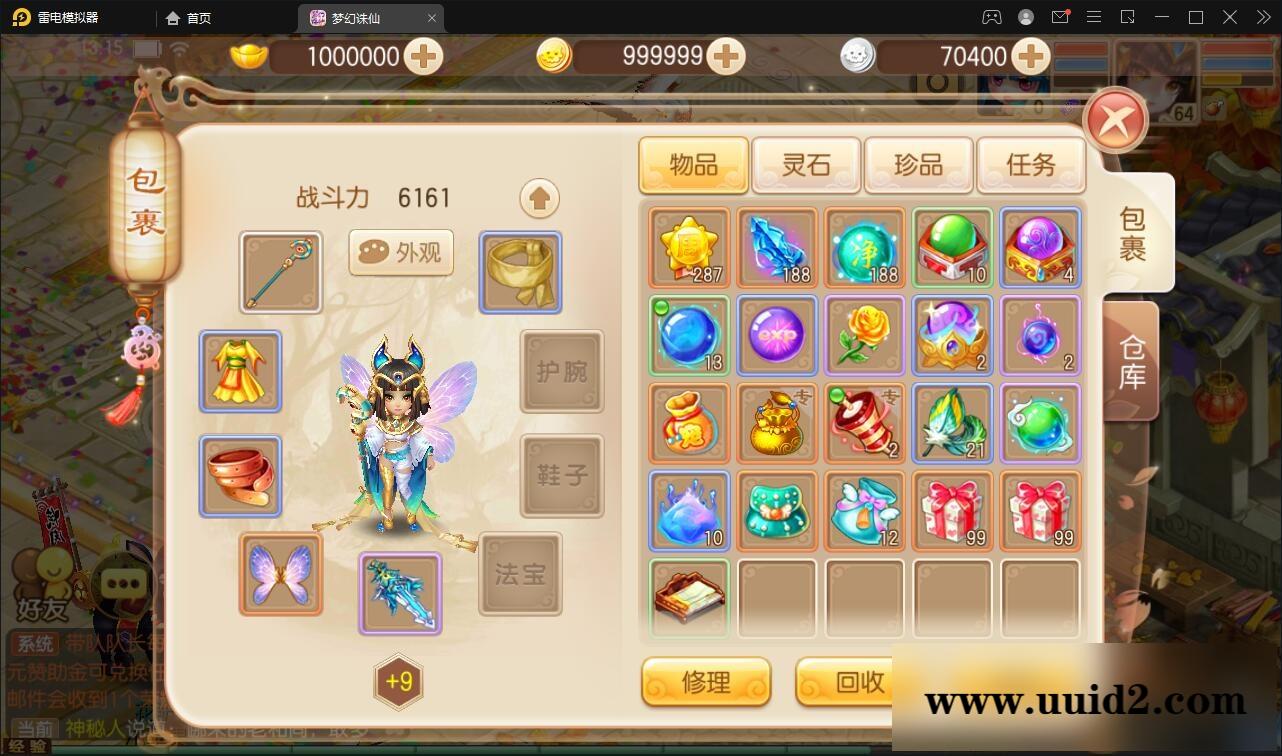Click the blue water drop item with 10
Viewport: 1282px width, 756px height.
click(x=688, y=511)
